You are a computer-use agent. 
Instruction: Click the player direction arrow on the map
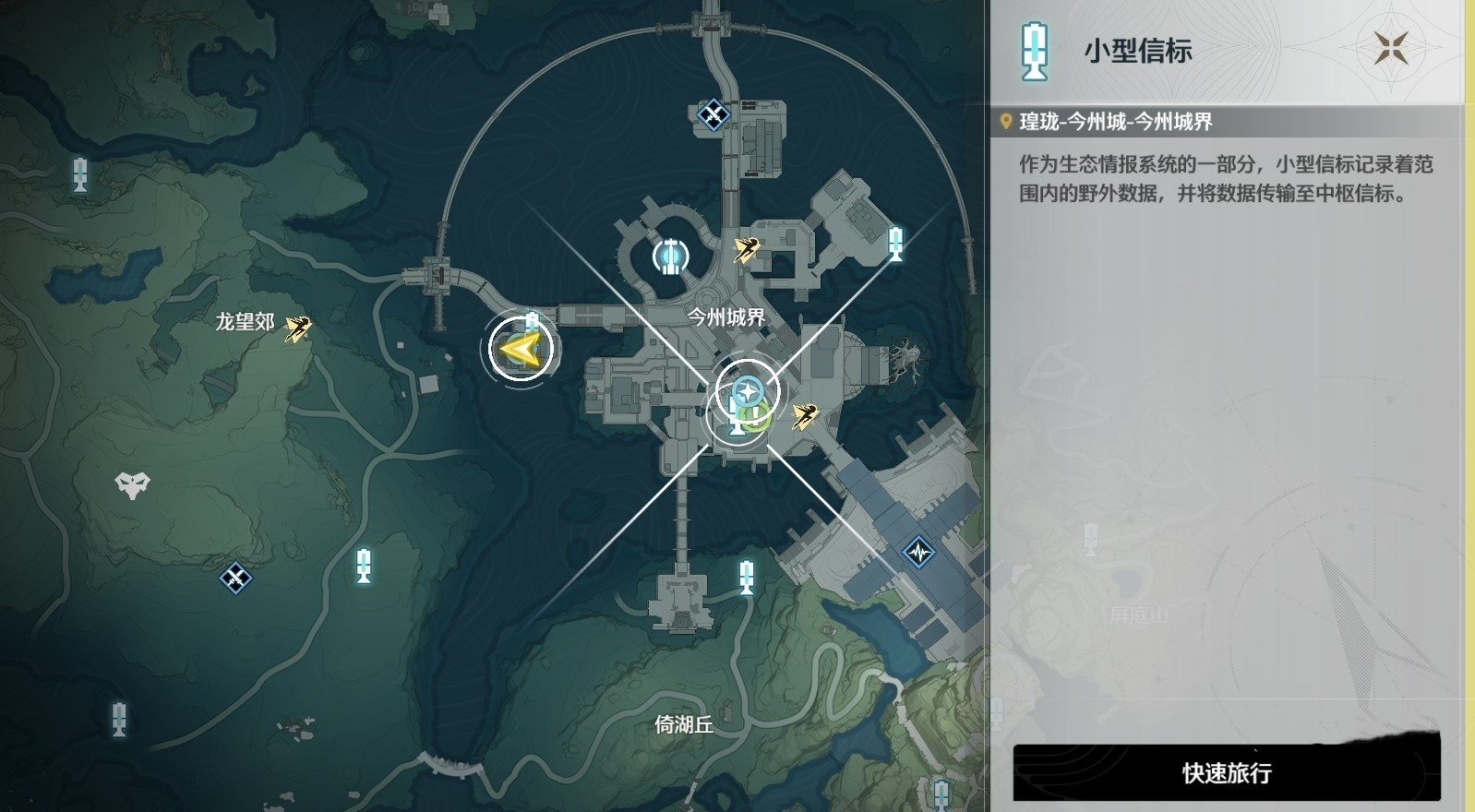pyautogui.click(x=520, y=349)
